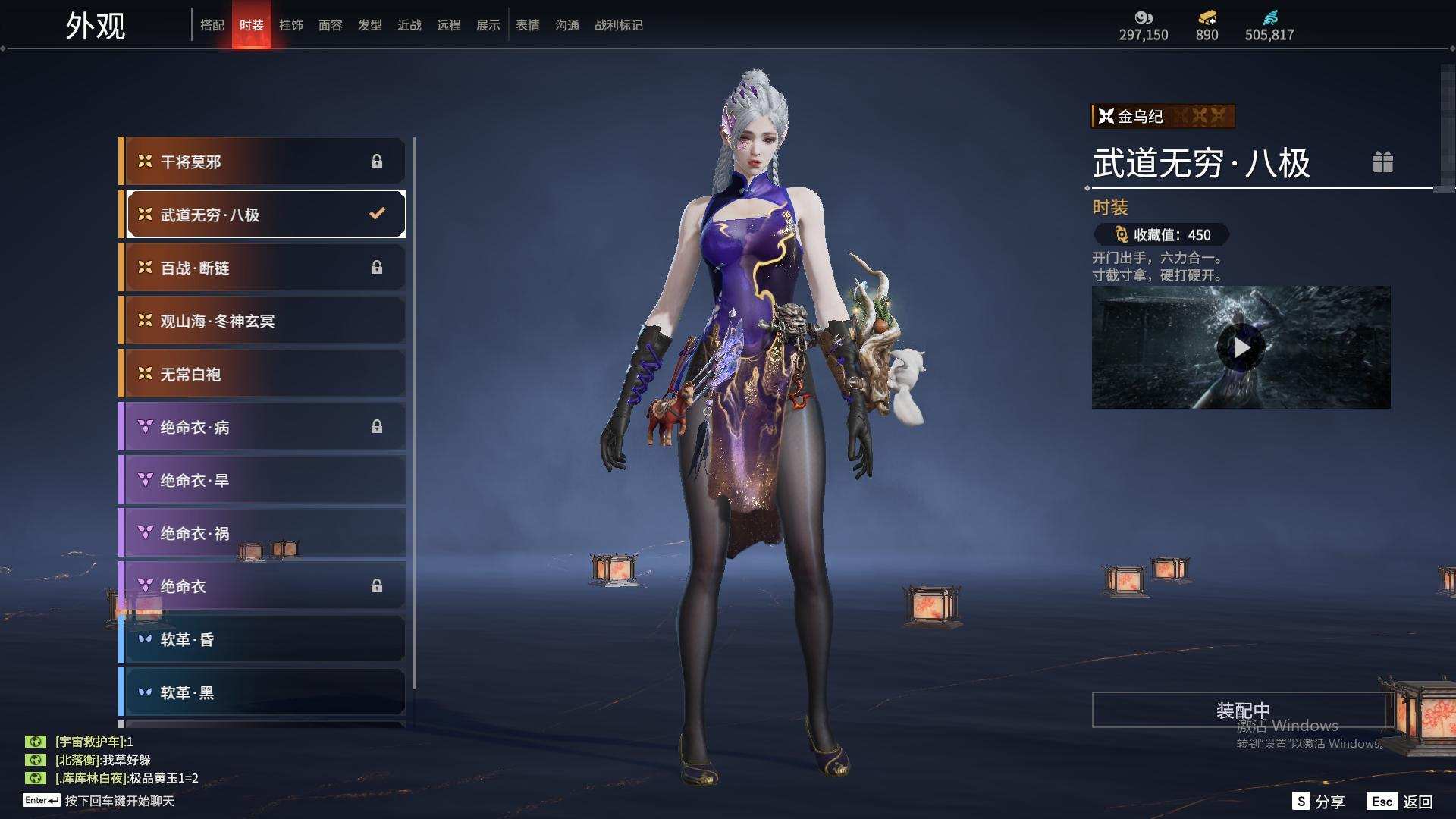Click 返回 to go back
The height and width of the screenshot is (819, 1456).
(x=1401, y=802)
